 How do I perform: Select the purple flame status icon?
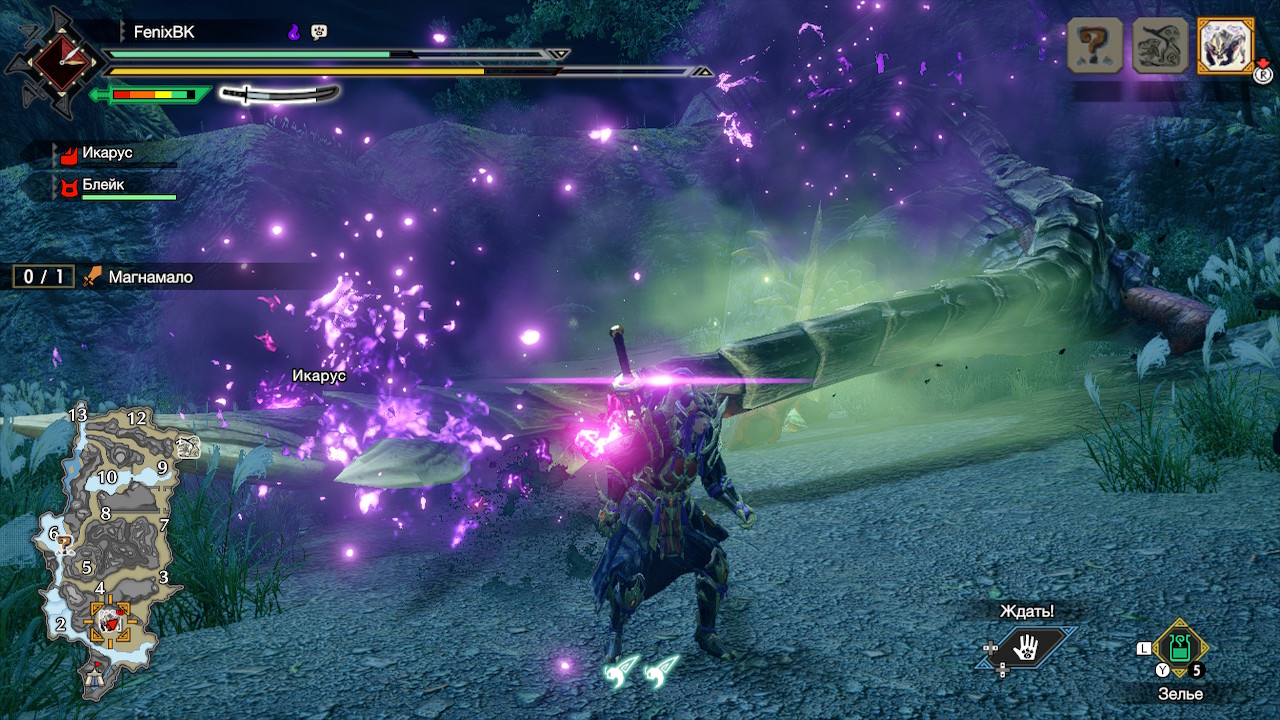(294, 32)
